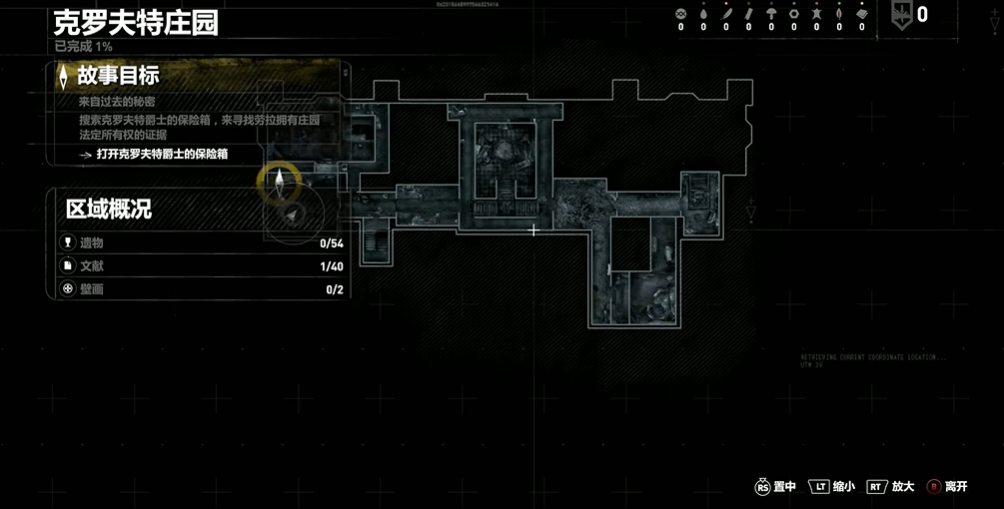
Task: Open the 区域概况 region overview header
Action: click(108, 209)
